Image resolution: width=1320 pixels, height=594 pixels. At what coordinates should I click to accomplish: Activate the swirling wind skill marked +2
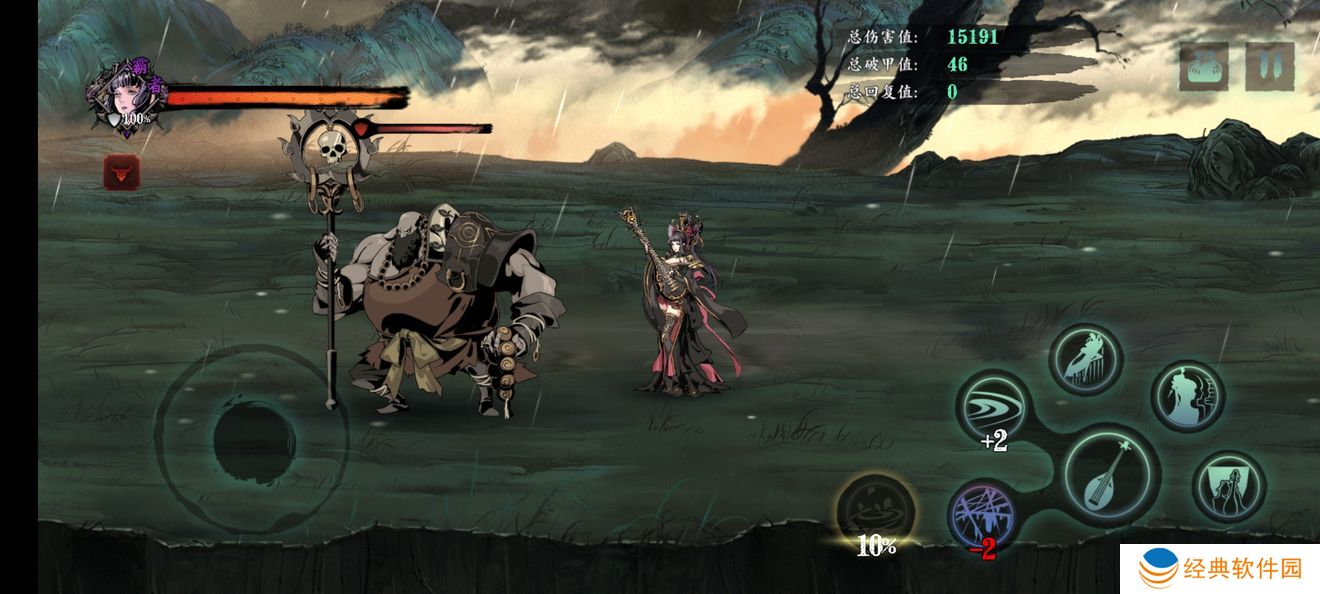pyautogui.click(x=993, y=407)
